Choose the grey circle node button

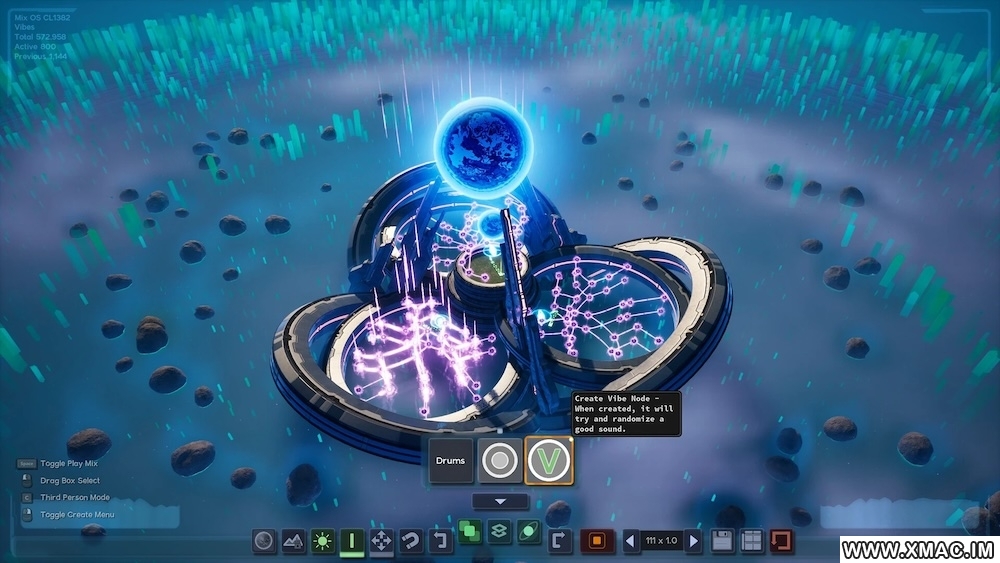[499, 461]
